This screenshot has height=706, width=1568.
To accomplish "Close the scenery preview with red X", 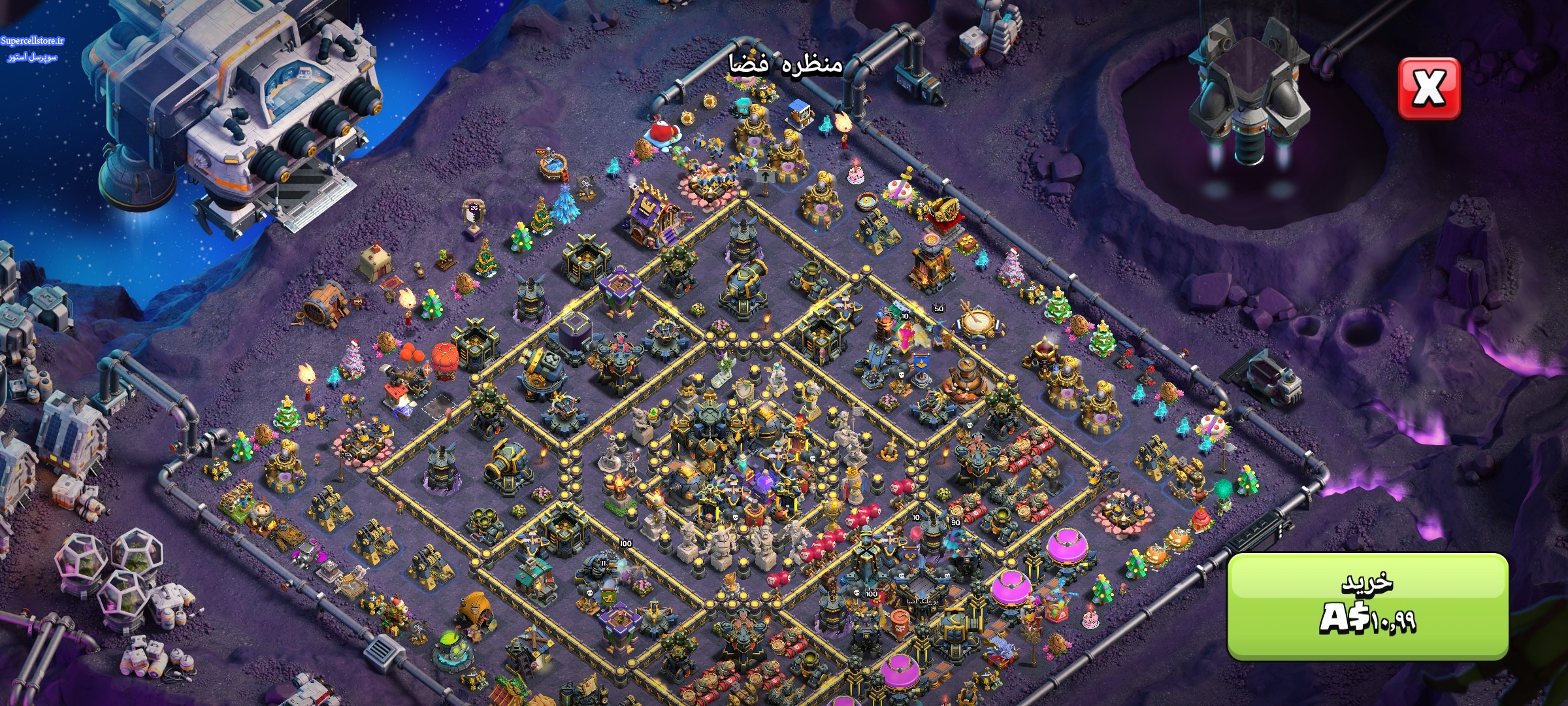I will [x=1429, y=89].
